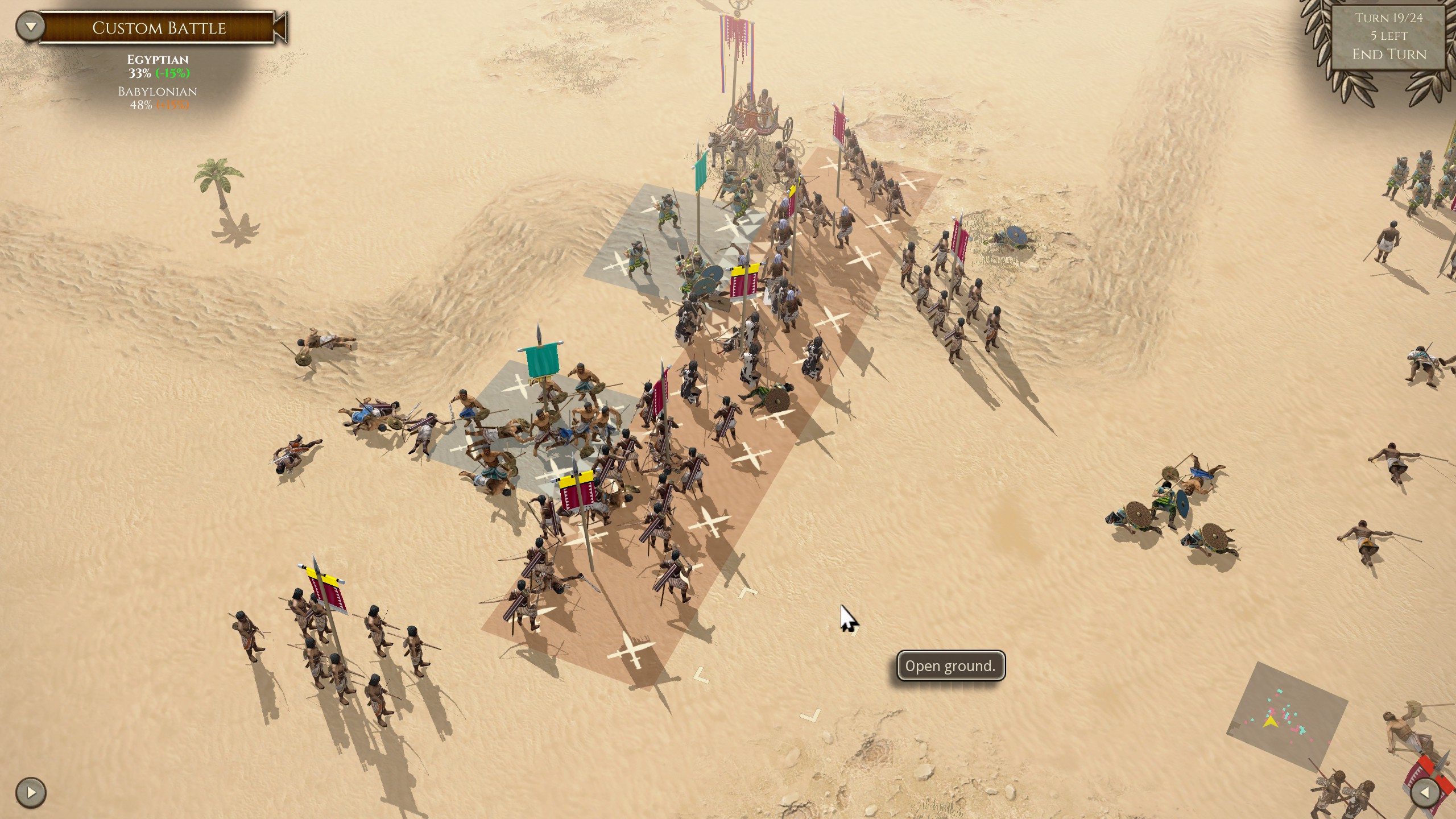Open the Custom Battle dropdown arrow
The image size is (1456, 819).
[x=30, y=27]
